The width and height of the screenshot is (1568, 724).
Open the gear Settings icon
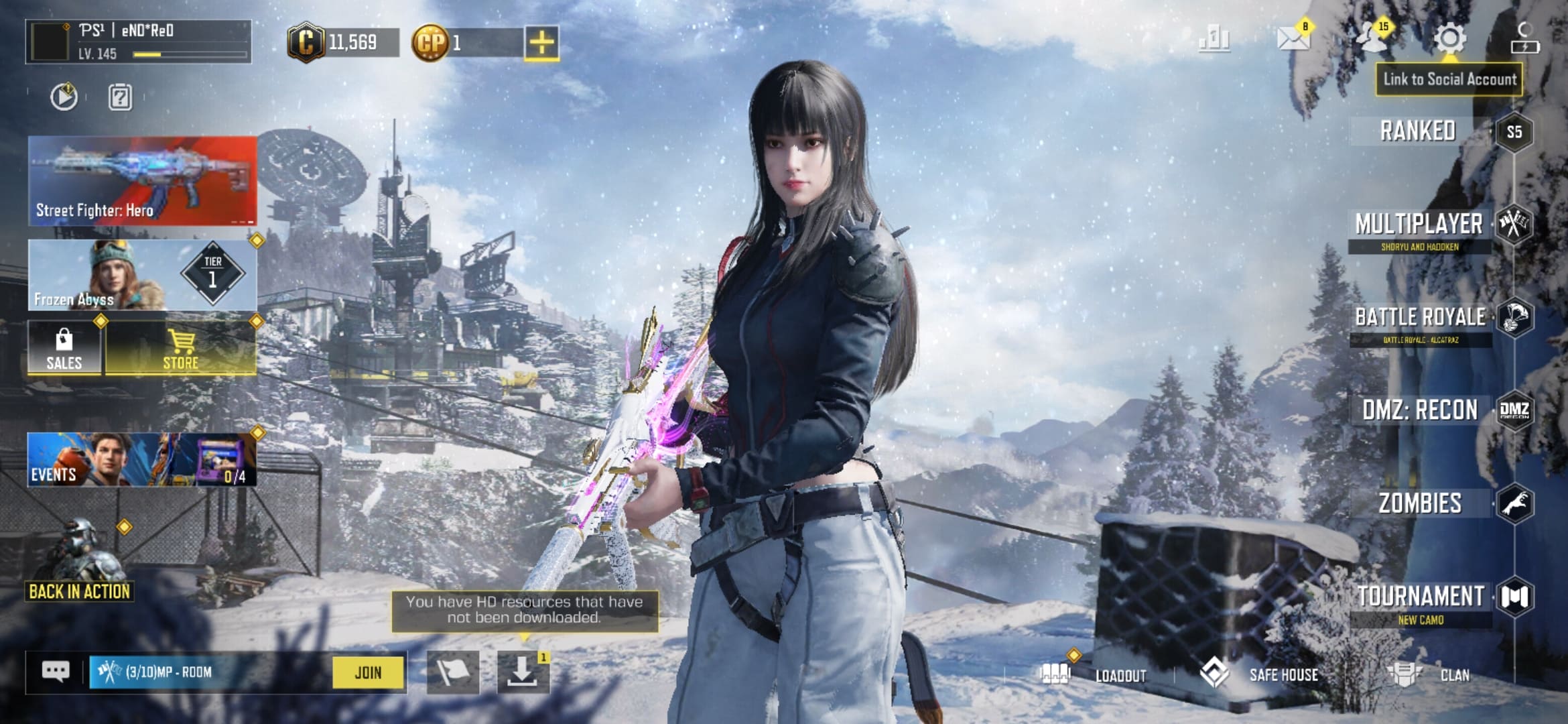[1449, 39]
